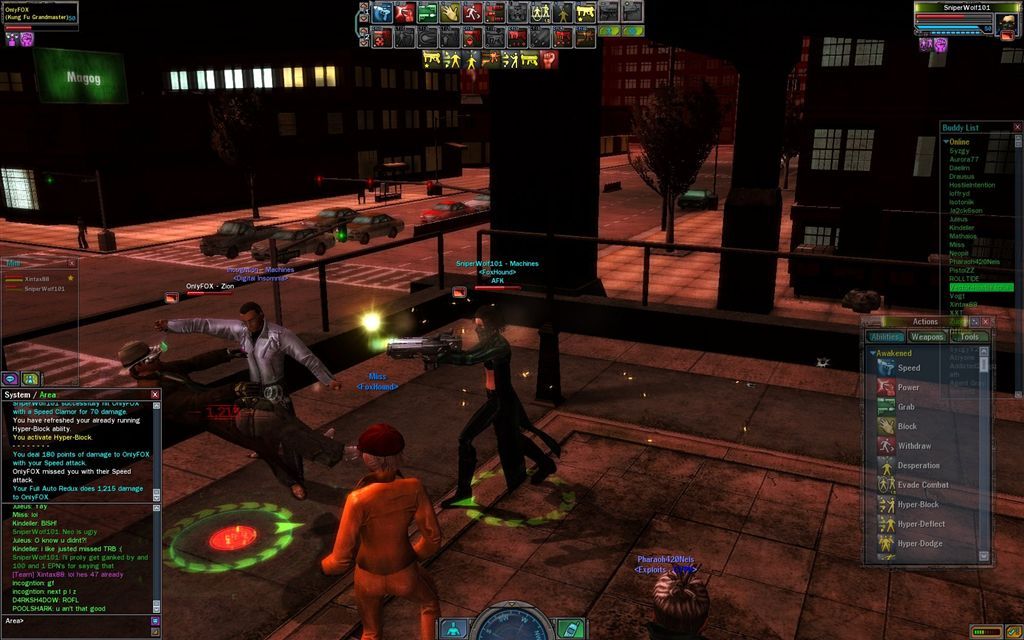Switch to the Weapons tab in Actions
Viewport: 1024px width, 640px height.
pyautogui.click(x=927, y=337)
